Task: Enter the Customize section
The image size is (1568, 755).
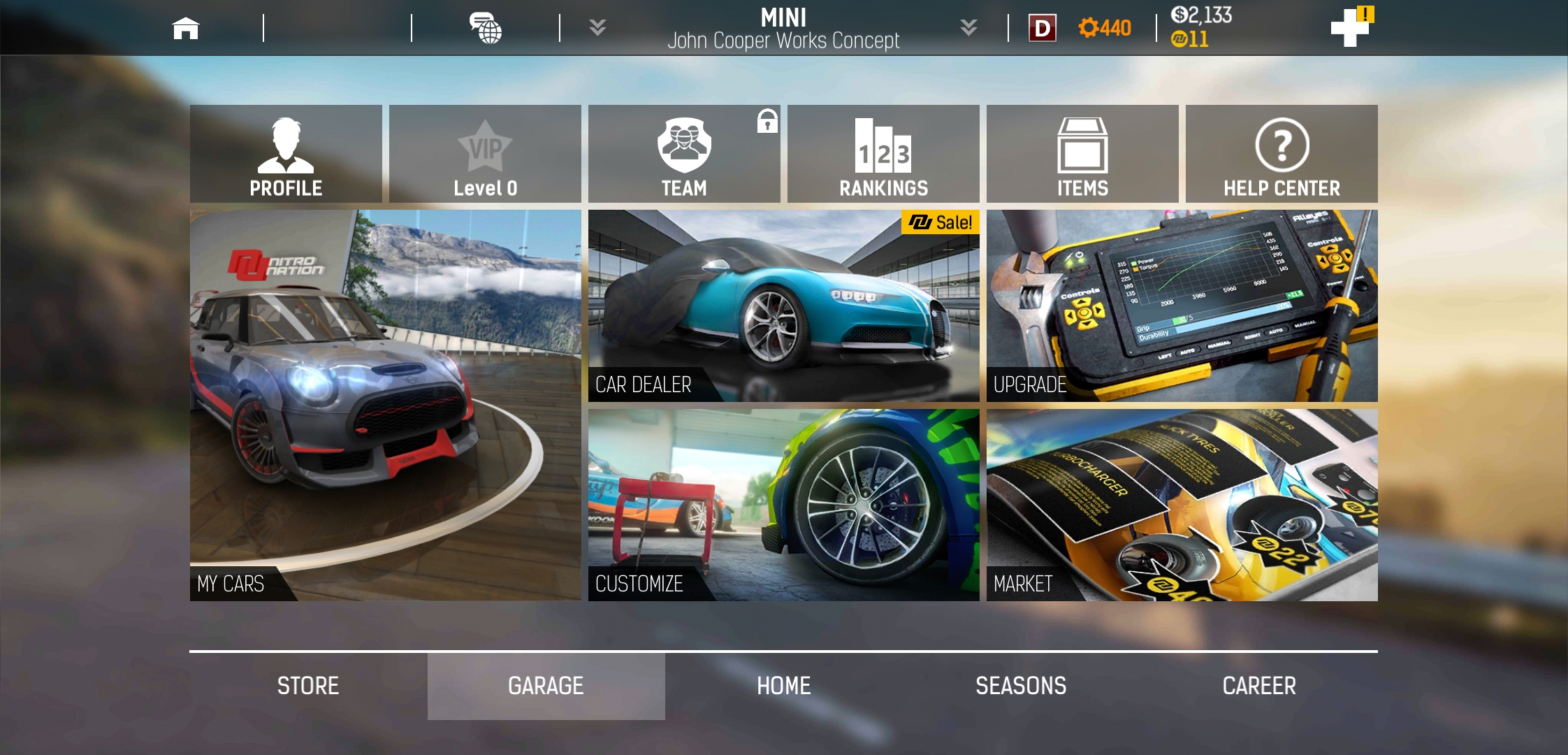Action: (783, 505)
